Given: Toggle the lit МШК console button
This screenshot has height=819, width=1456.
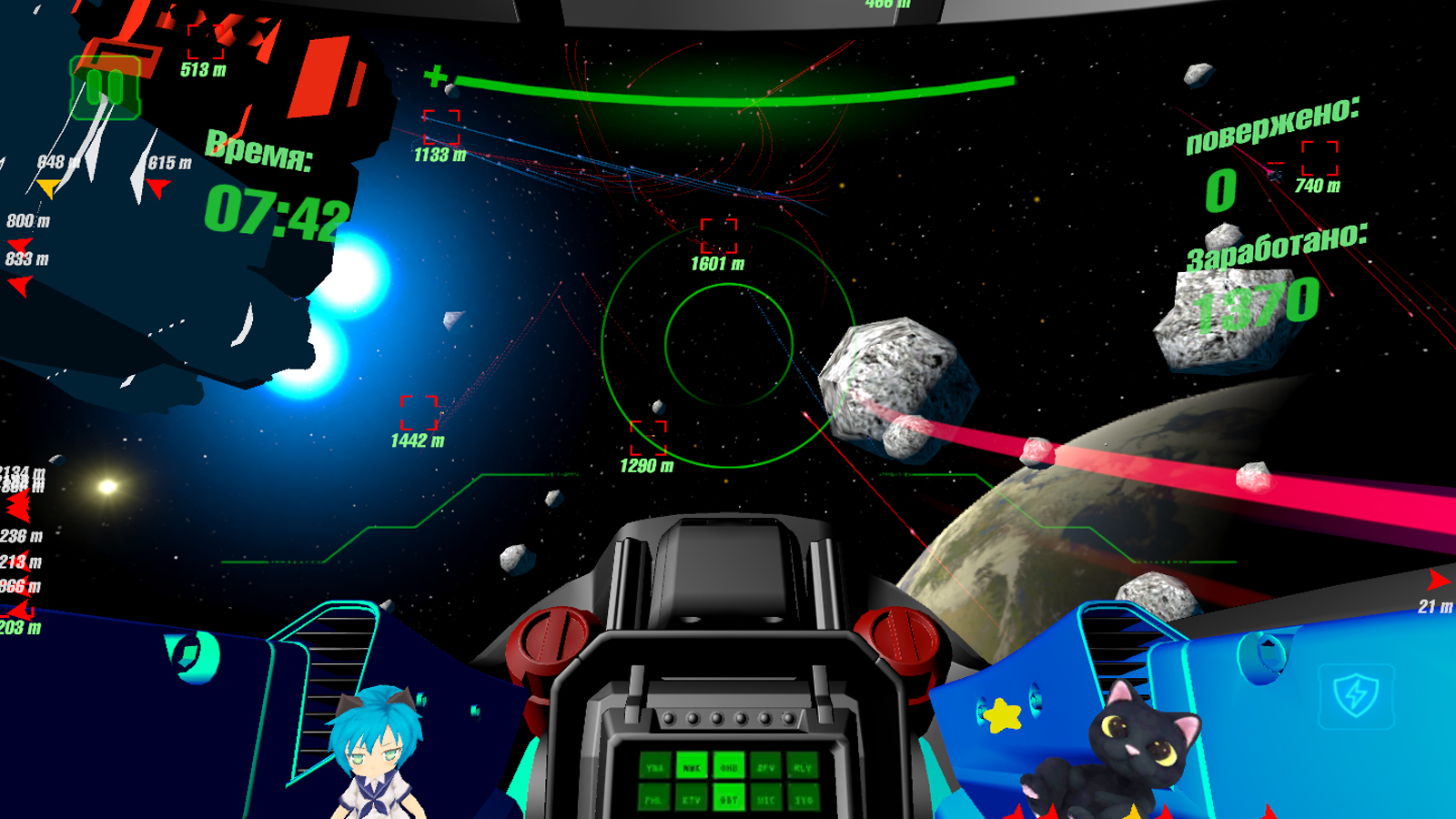Looking at the screenshot, I should coord(692,767).
